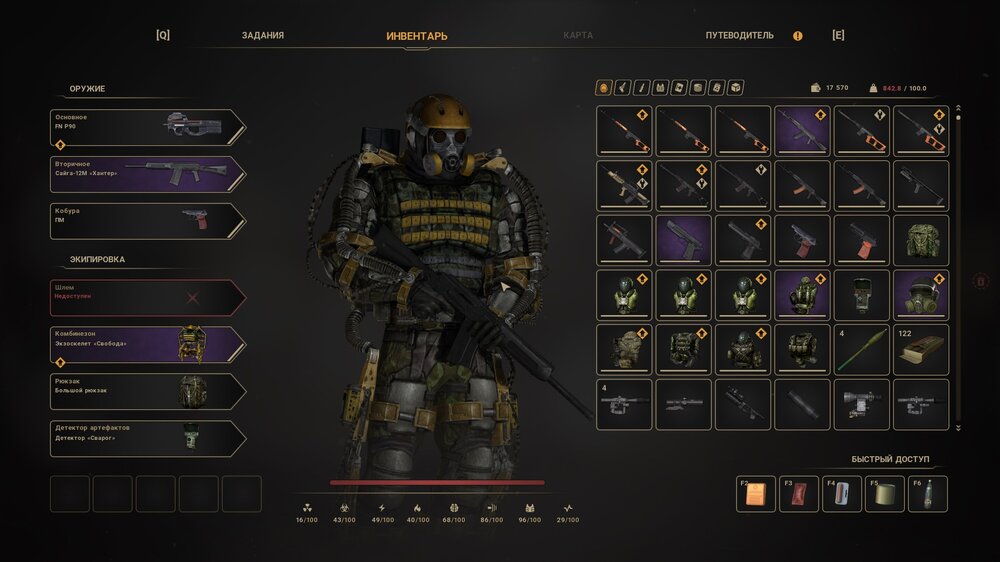The width and height of the screenshot is (1000, 562).
Task: Select the green camo backpack in inventory grid
Action: tap(921, 240)
